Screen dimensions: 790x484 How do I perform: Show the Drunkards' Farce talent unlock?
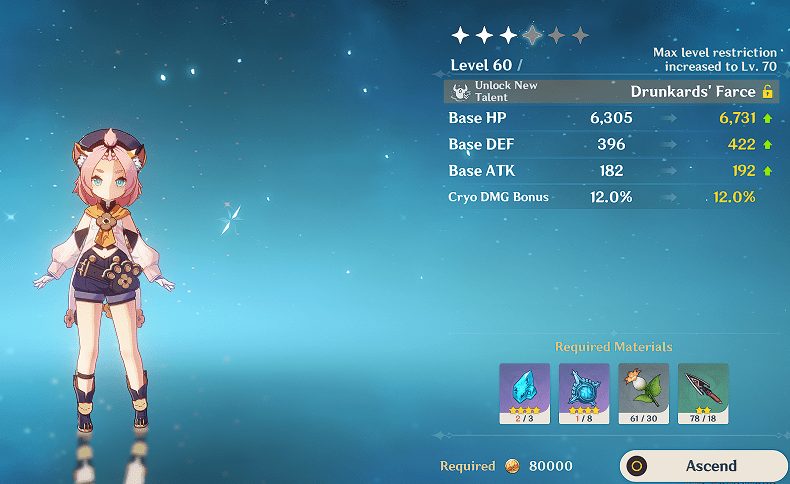pos(610,92)
